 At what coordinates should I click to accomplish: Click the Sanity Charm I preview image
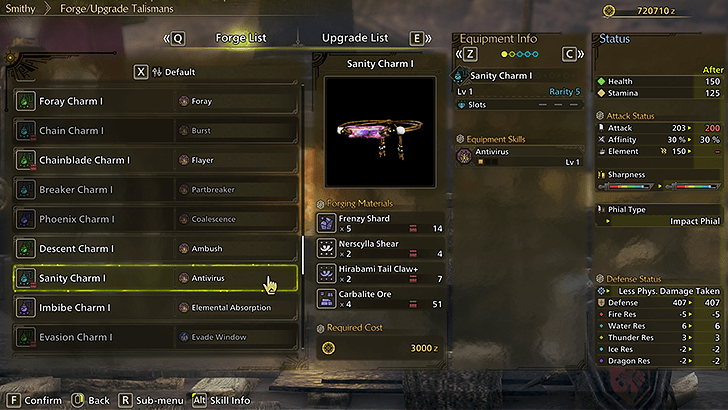click(380, 133)
